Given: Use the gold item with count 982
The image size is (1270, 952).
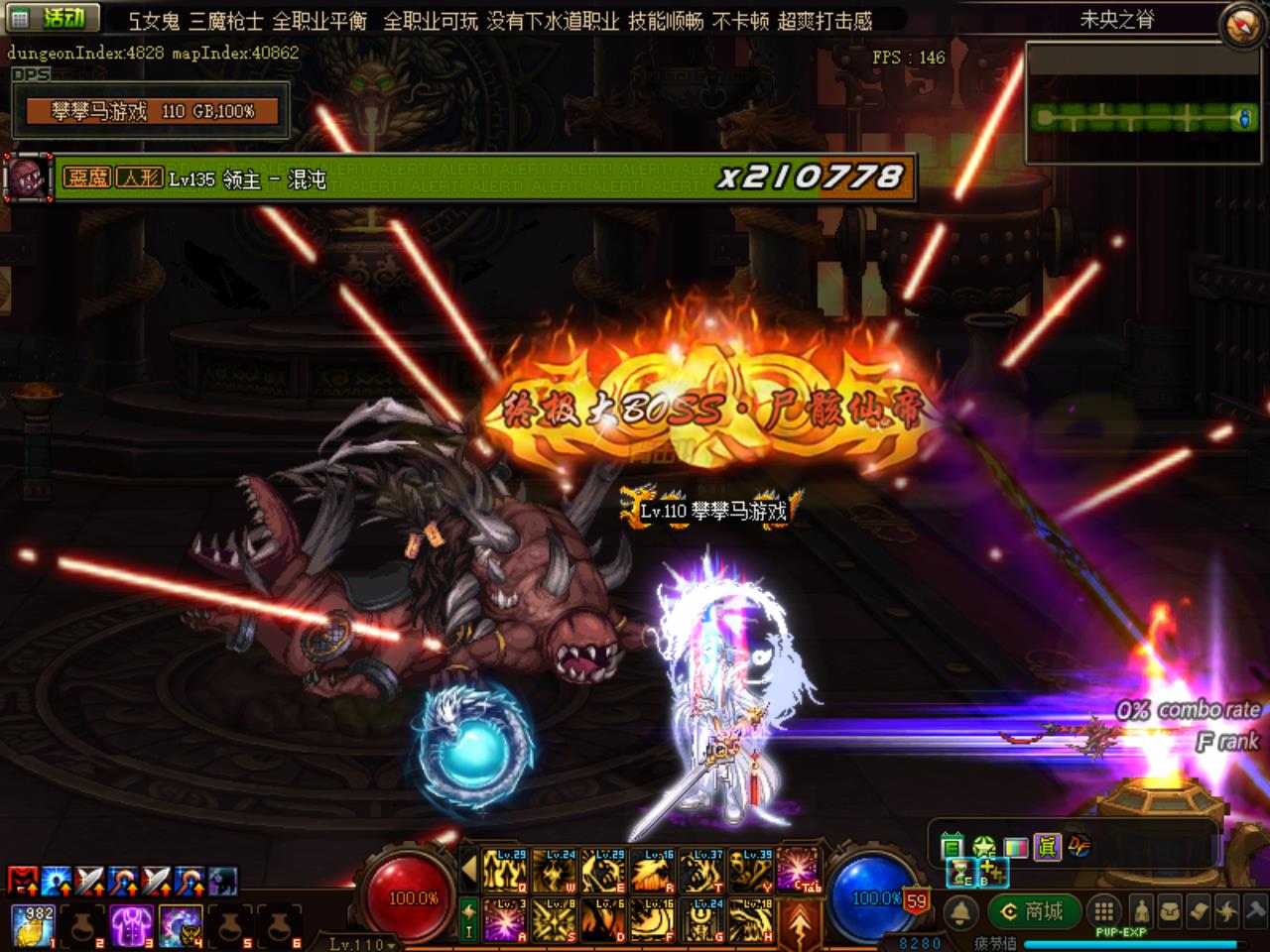Looking at the screenshot, I should (33, 925).
